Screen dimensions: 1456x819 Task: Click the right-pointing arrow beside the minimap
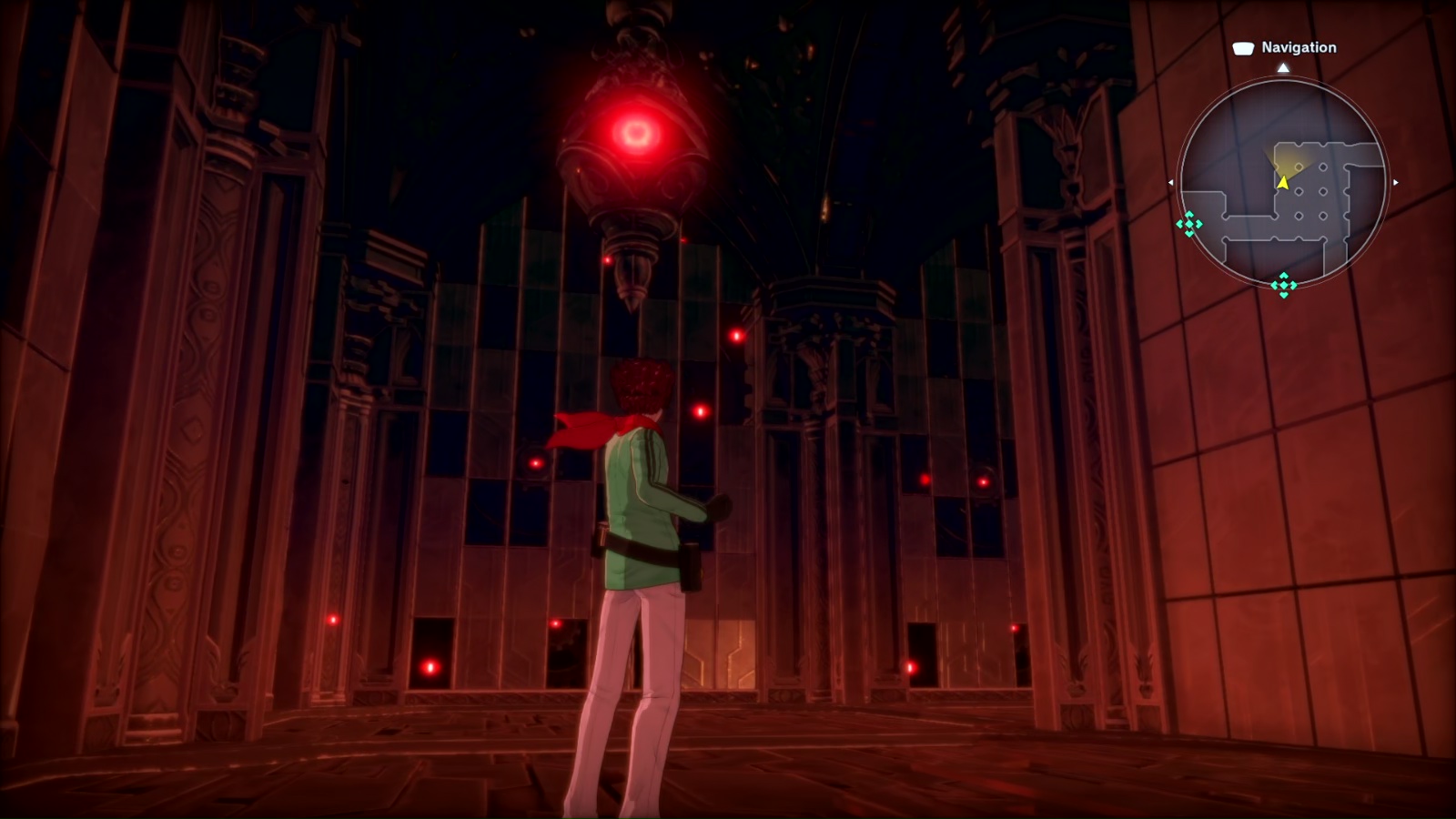[1396, 183]
